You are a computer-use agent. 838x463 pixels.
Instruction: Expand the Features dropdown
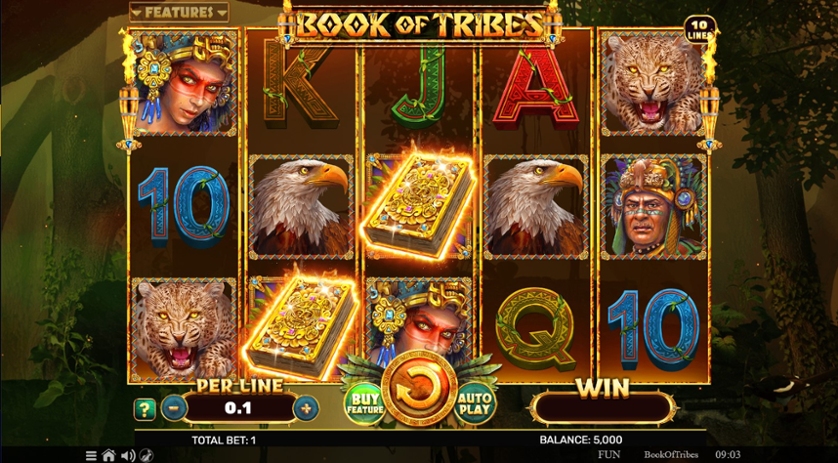[179, 13]
